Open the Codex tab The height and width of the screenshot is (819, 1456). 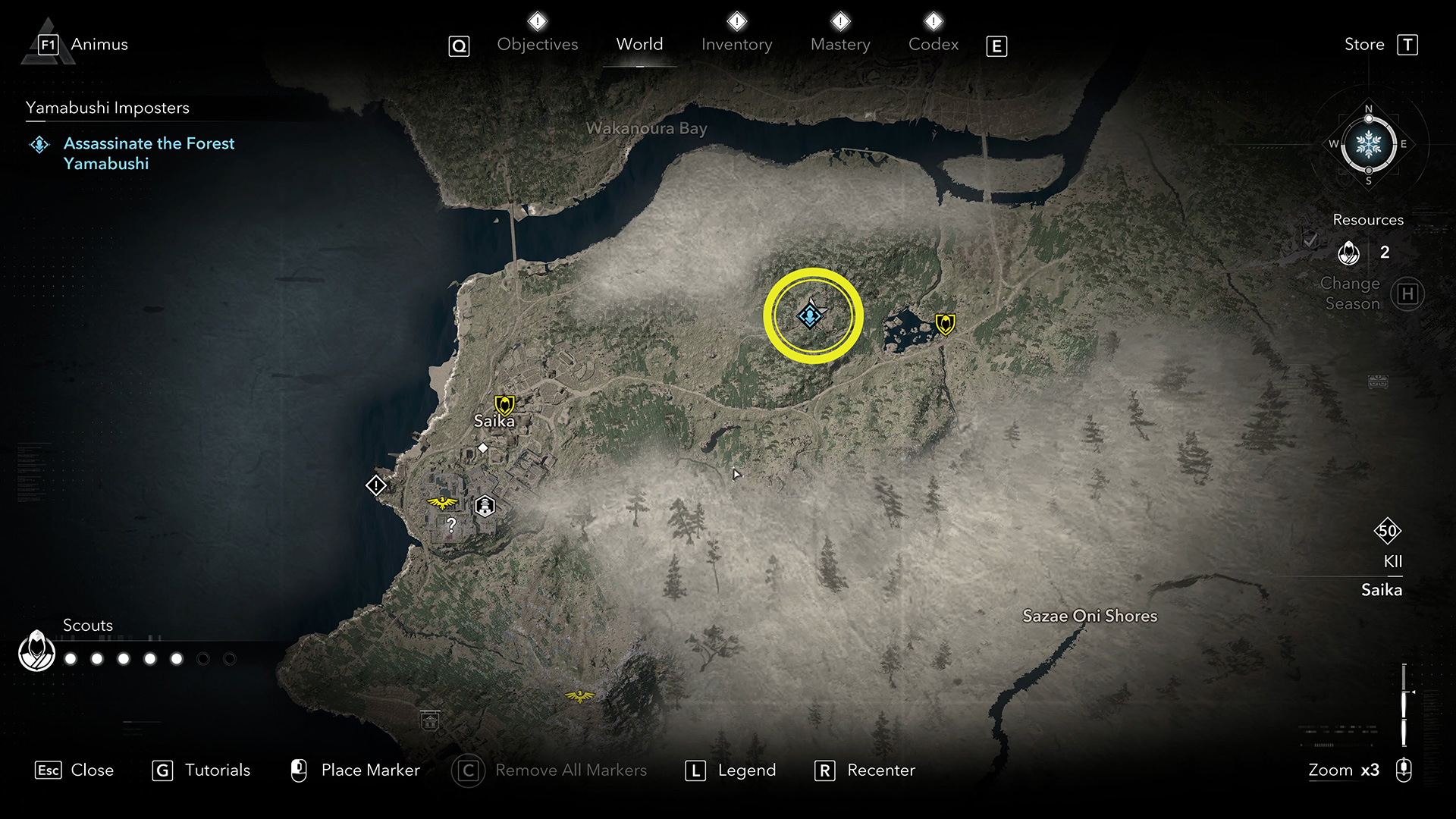click(x=934, y=45)
